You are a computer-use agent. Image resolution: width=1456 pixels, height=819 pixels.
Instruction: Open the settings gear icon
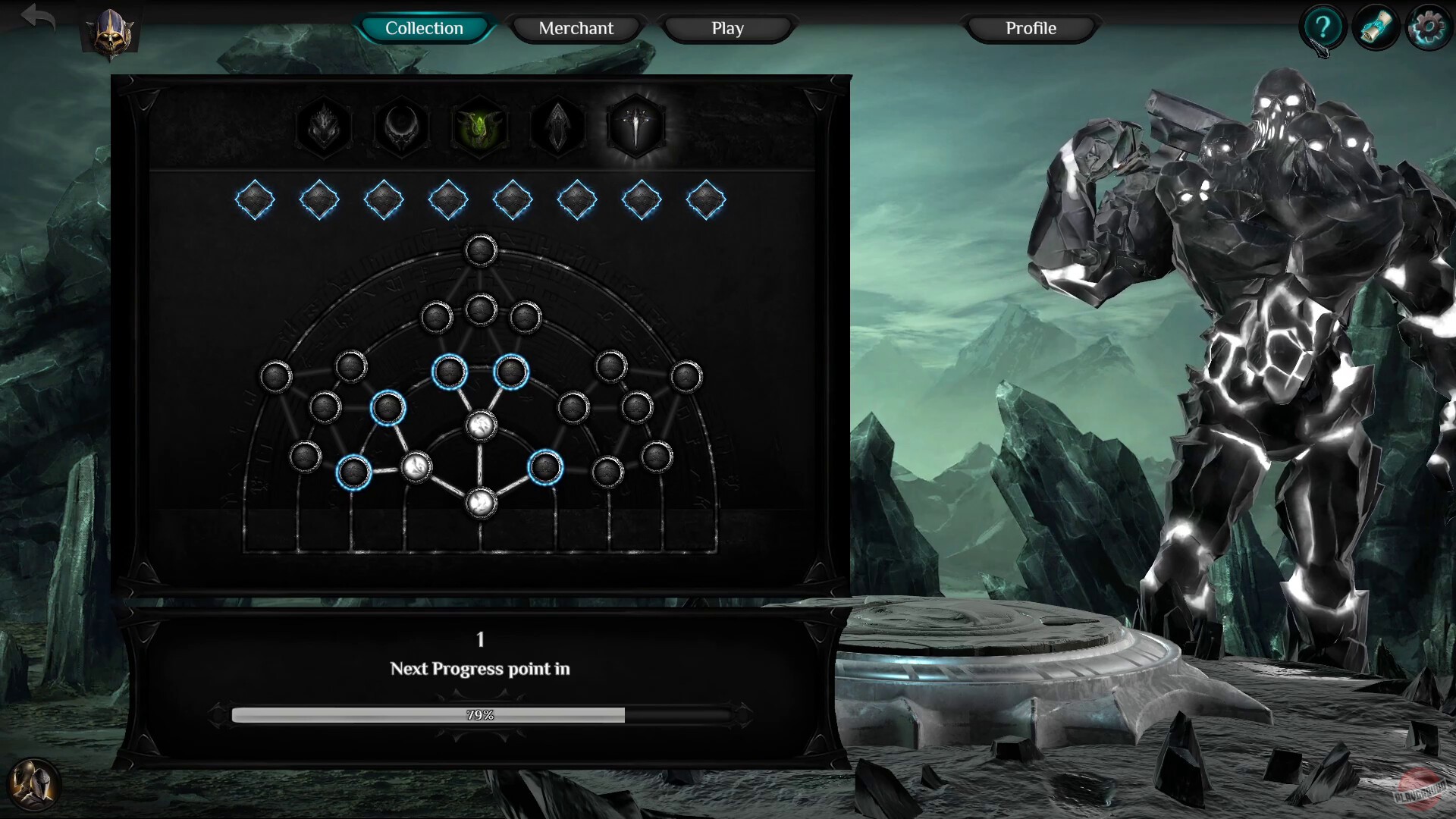coord(1428,27)
